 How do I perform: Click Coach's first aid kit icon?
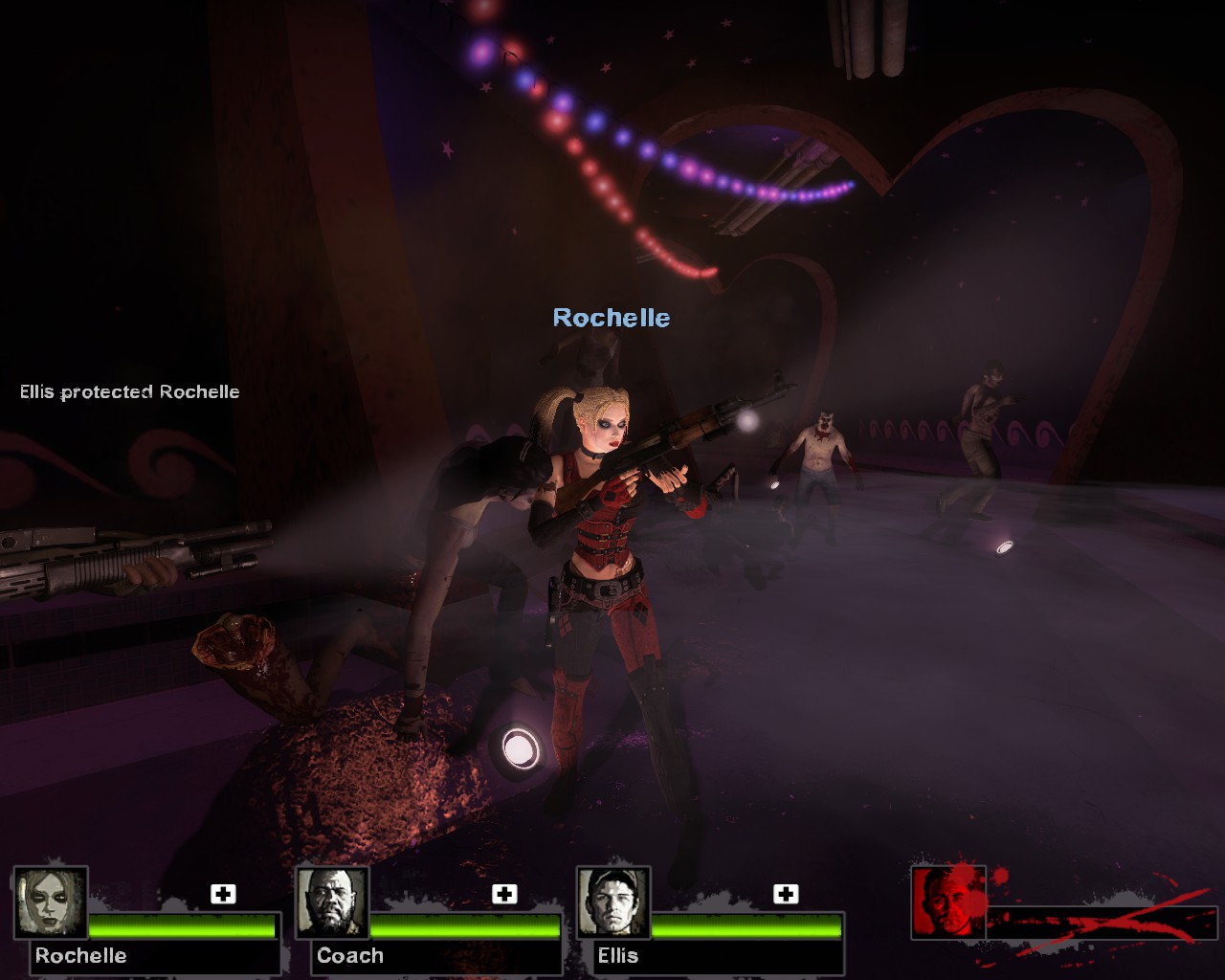pos(504,894)
